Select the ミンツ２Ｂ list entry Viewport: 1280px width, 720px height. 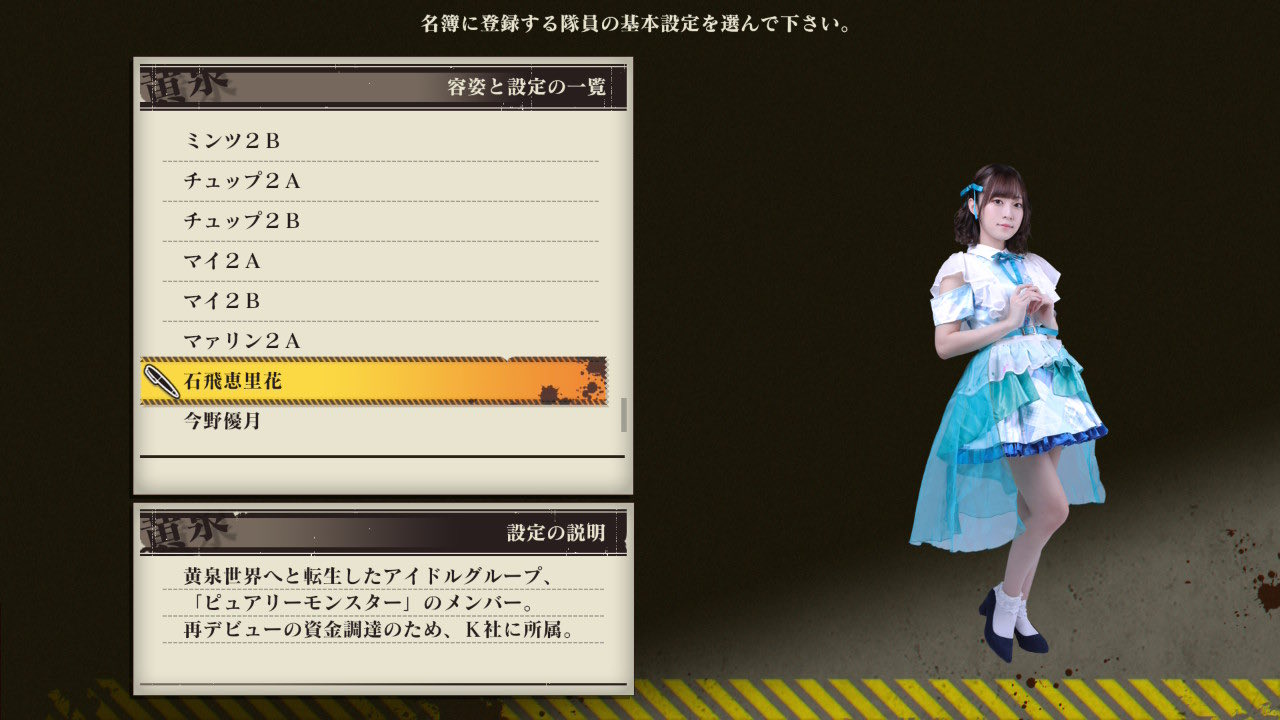(380, 141)
